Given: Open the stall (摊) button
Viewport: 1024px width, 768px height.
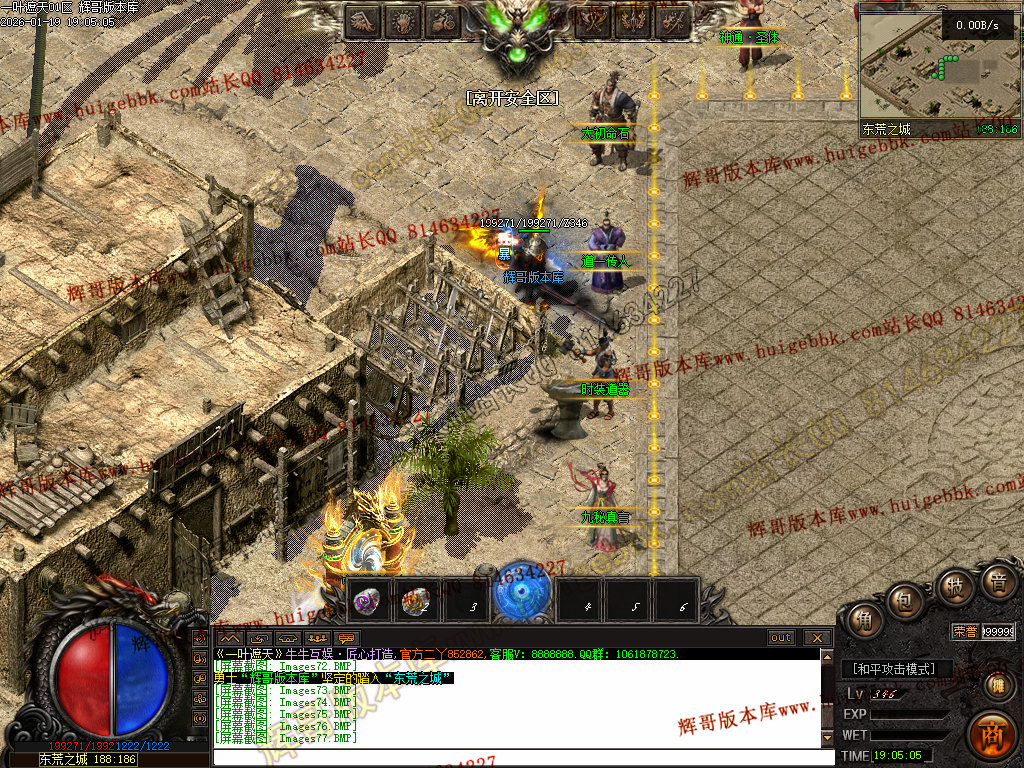Looking at the screenshot, I should pyautogui.click(x=997, y=686).
